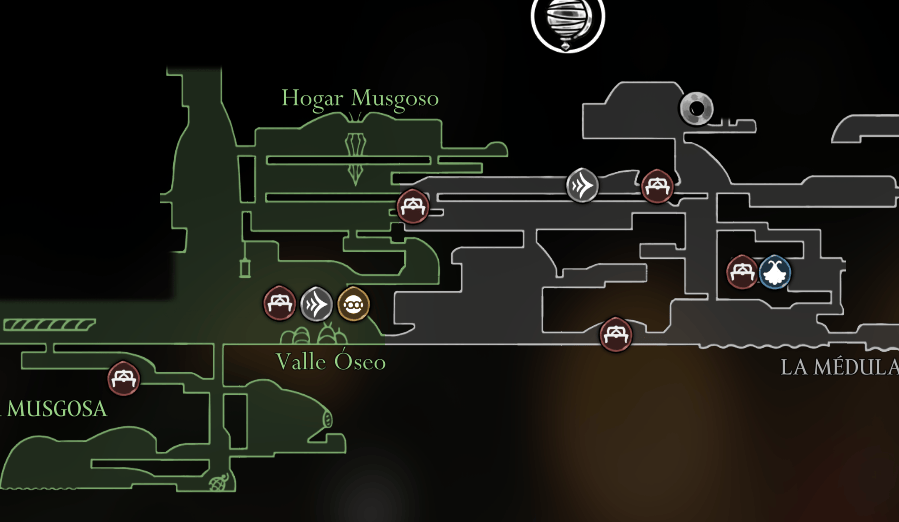Viewport: 899px width, 522px height.
Task: Select the bench marker above the MUSGOSA label
Action: point(123,378)
